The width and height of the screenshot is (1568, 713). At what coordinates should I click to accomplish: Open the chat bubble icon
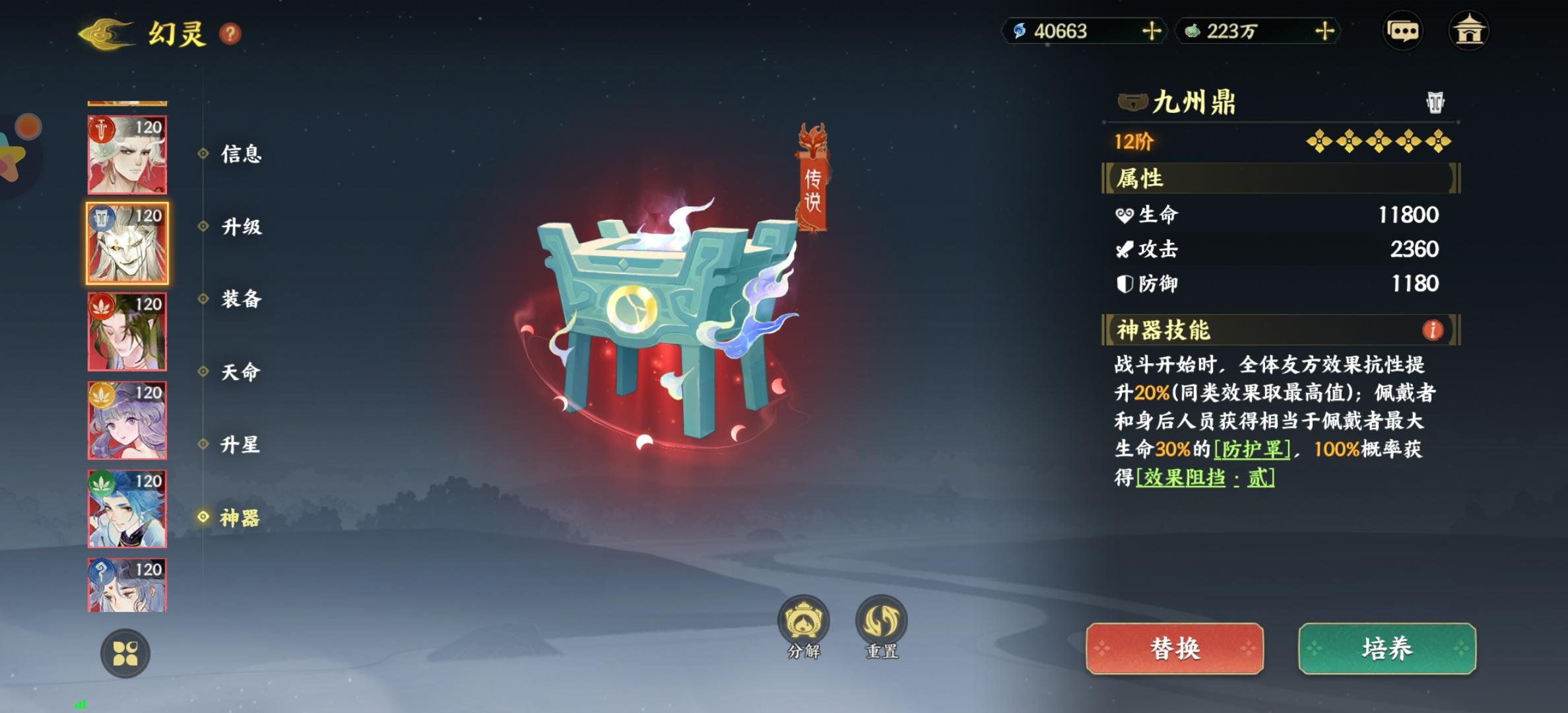pyautogui.click(x=1402, y=31)
